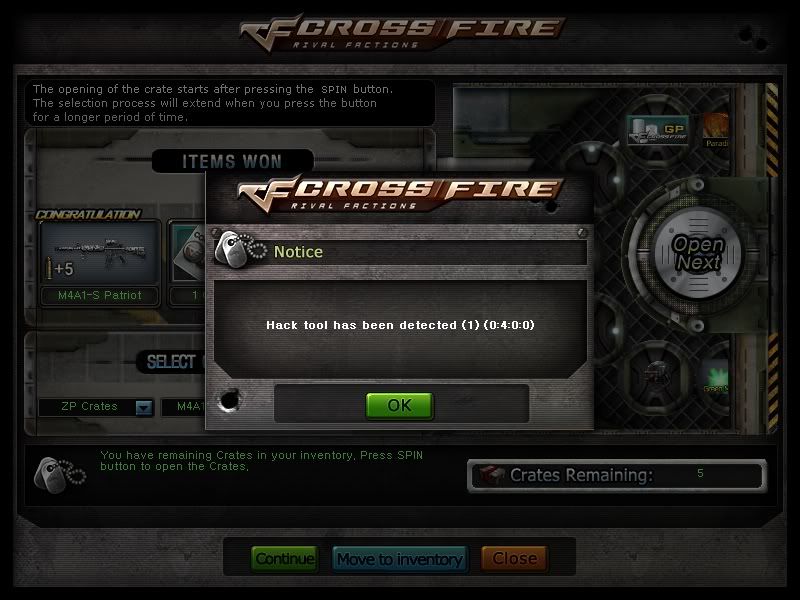Click the green Continue button
The image size is (800, 600).
(284, 559)
